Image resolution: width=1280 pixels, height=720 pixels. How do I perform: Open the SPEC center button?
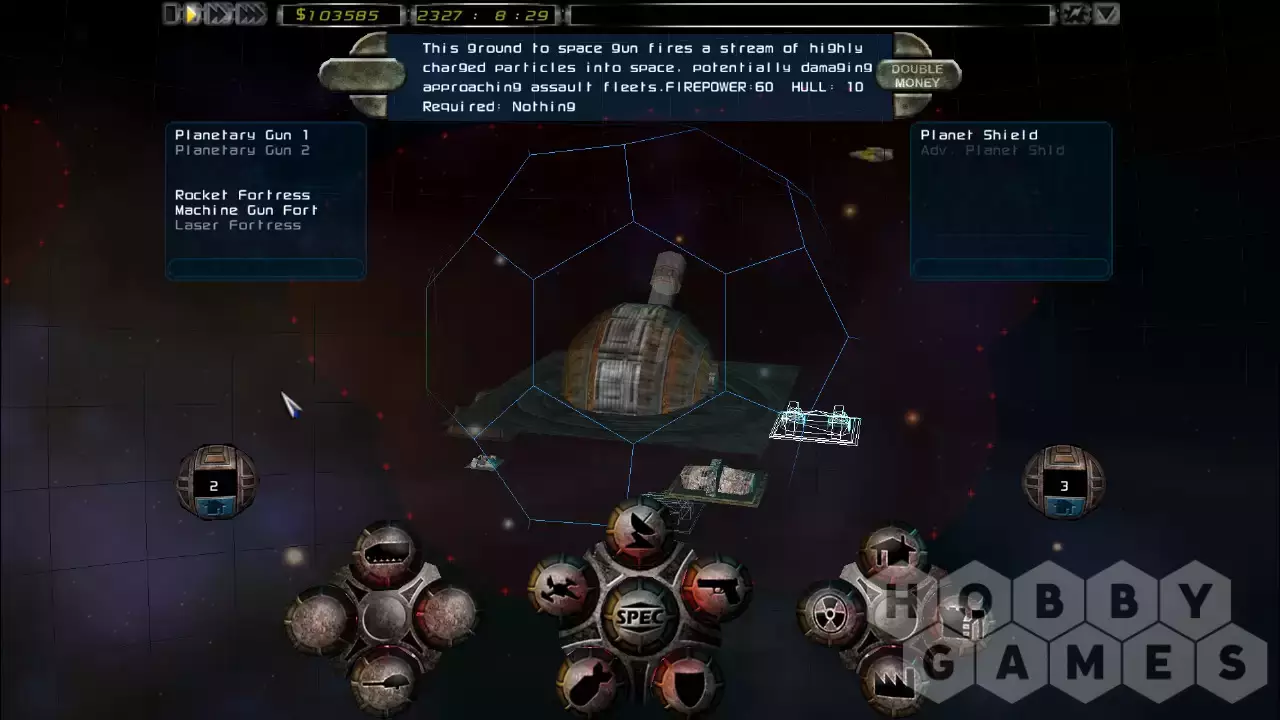click(639, 616)
